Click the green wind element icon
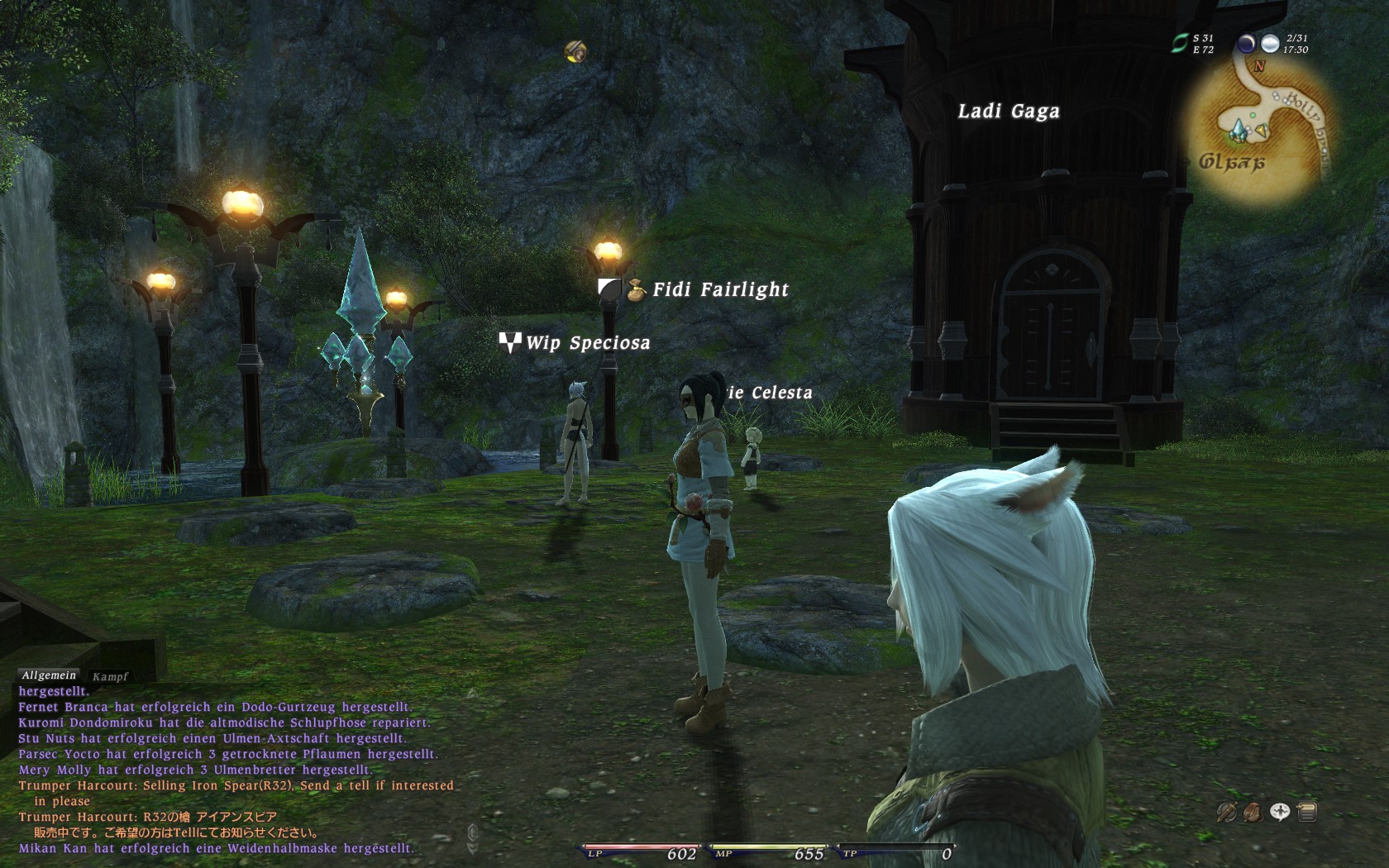The image size is (1389, 868). click(x=1179, y=43)
